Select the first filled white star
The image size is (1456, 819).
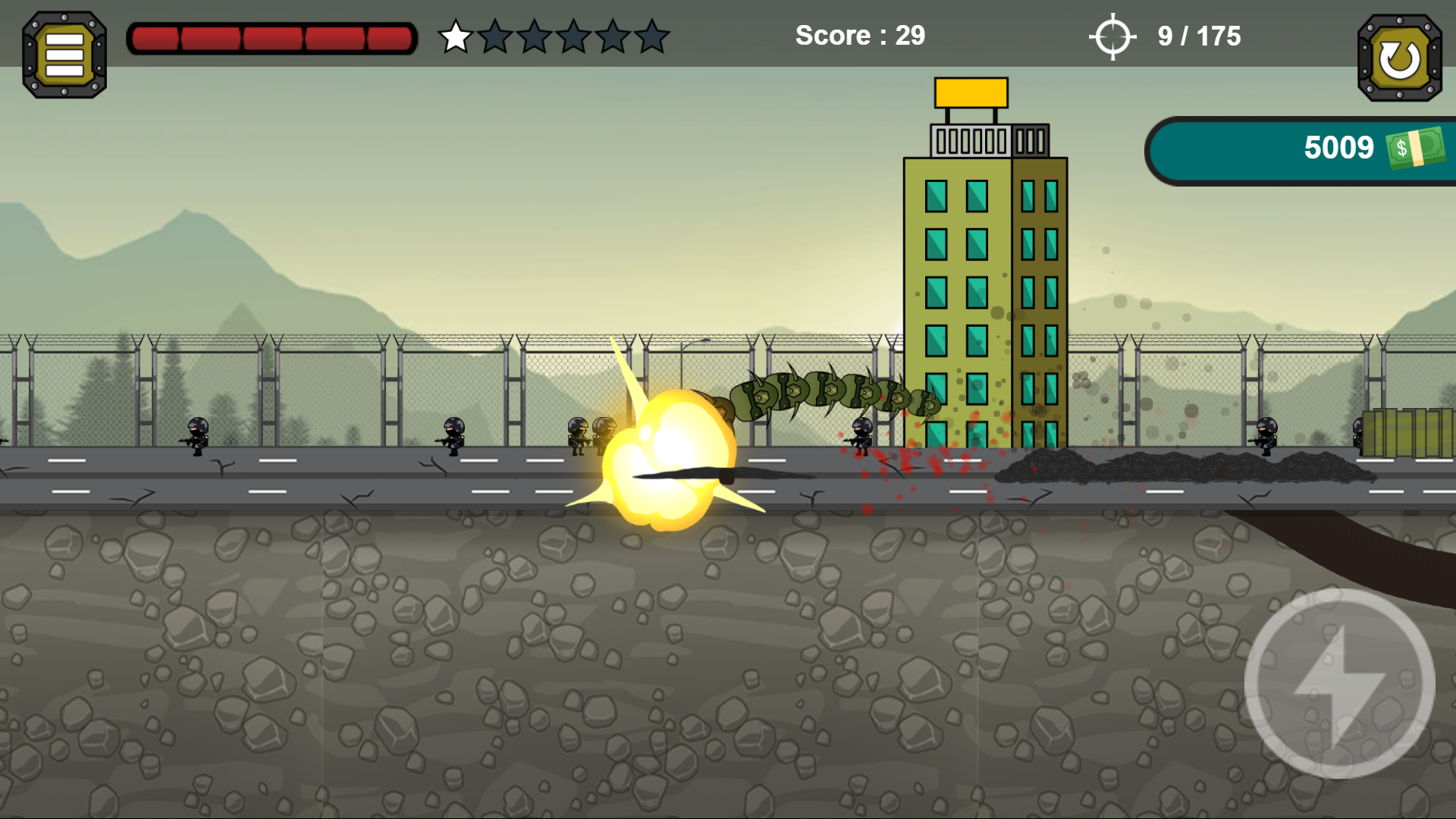[x=455, y=35]
